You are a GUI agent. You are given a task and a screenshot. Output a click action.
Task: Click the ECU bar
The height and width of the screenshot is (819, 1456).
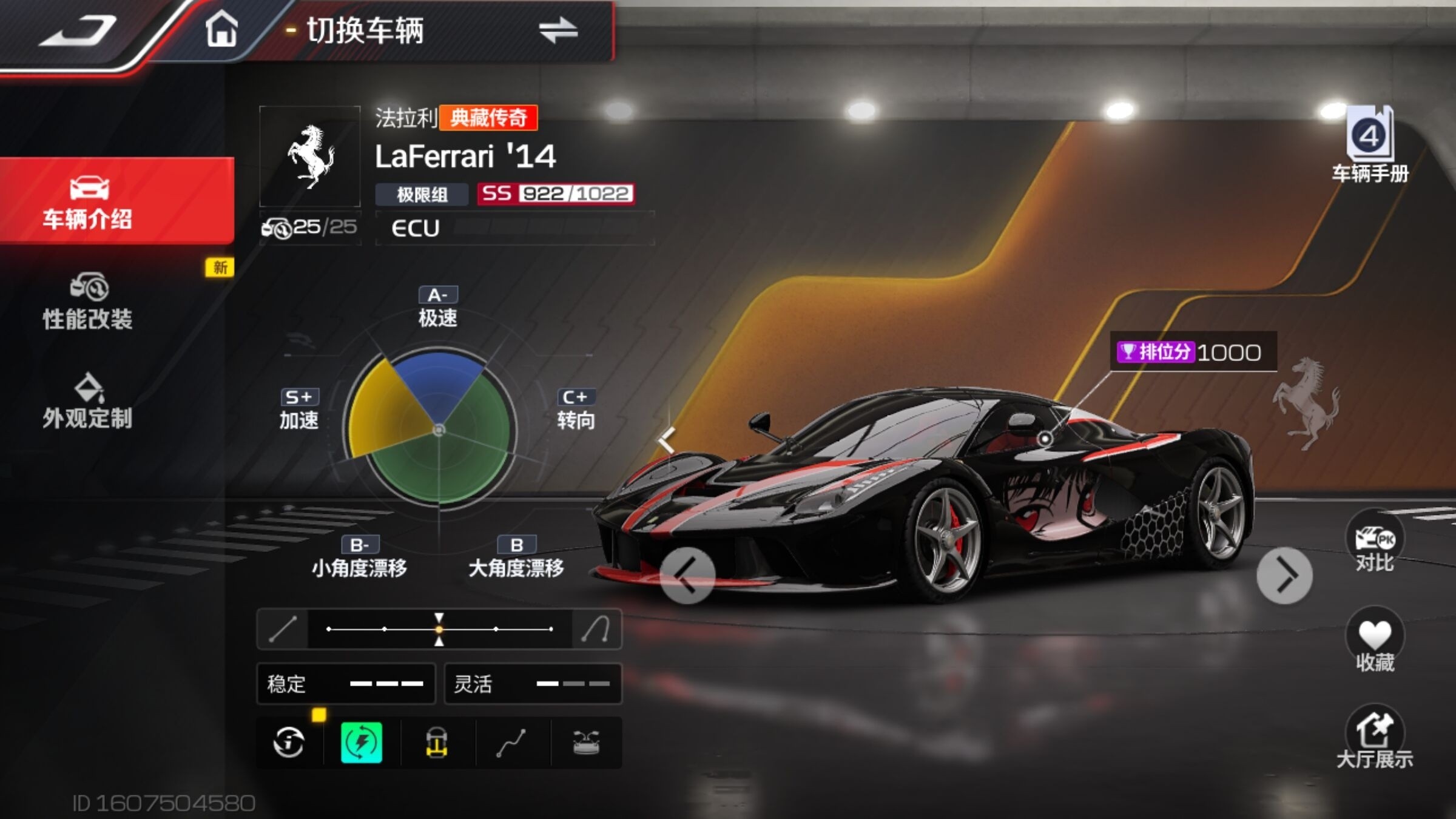[514, 228]
